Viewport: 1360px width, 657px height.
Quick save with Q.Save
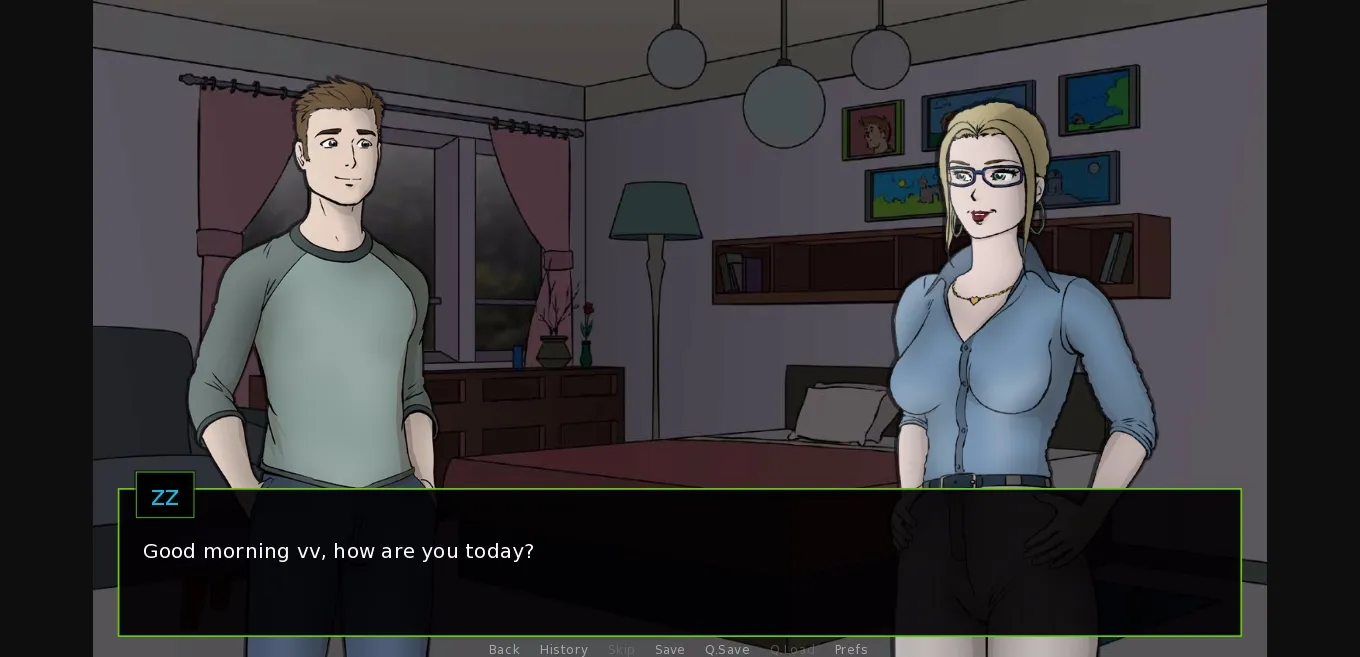[x=727, y=649]
